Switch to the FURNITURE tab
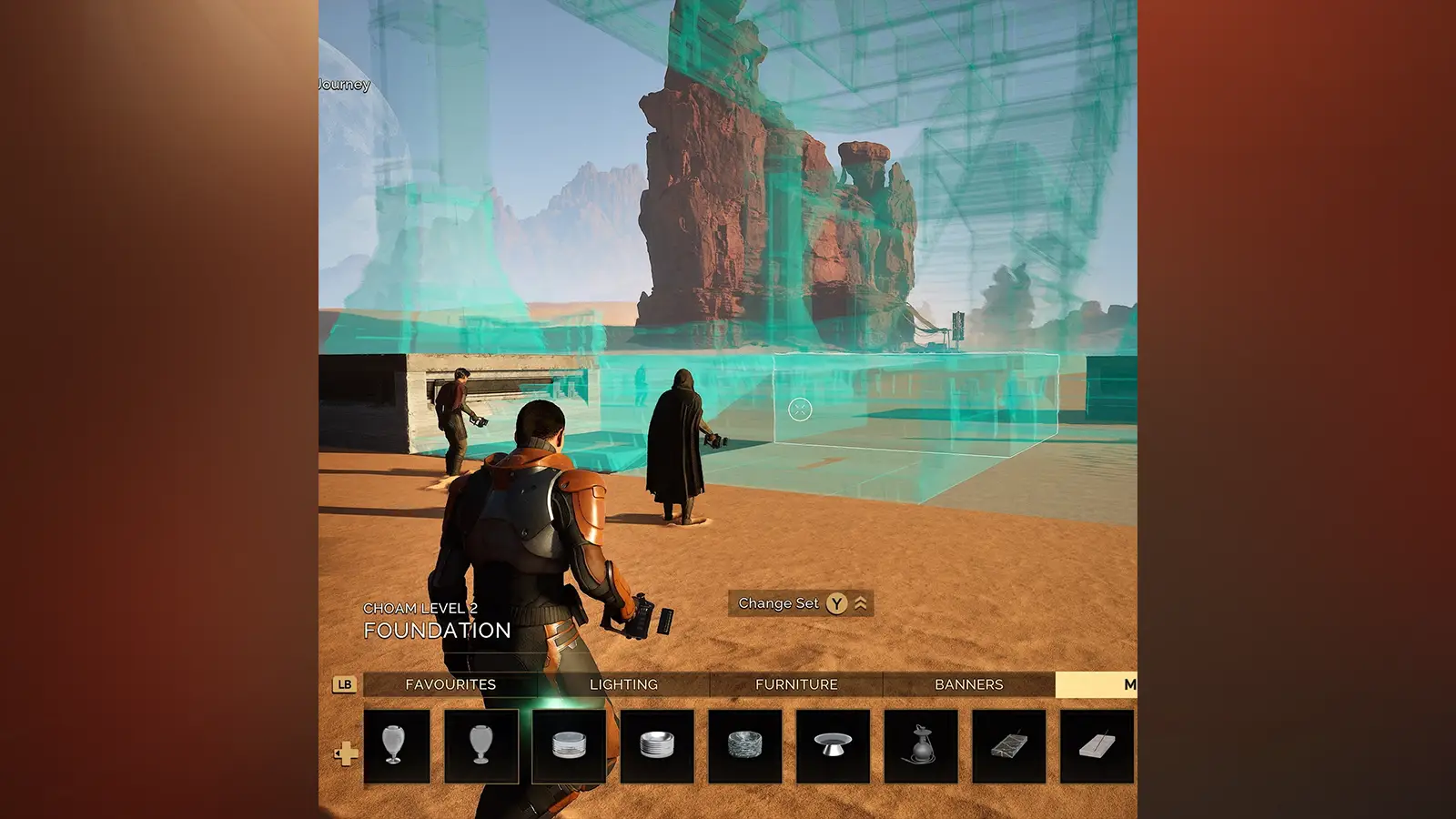 [x=796, y=684]
